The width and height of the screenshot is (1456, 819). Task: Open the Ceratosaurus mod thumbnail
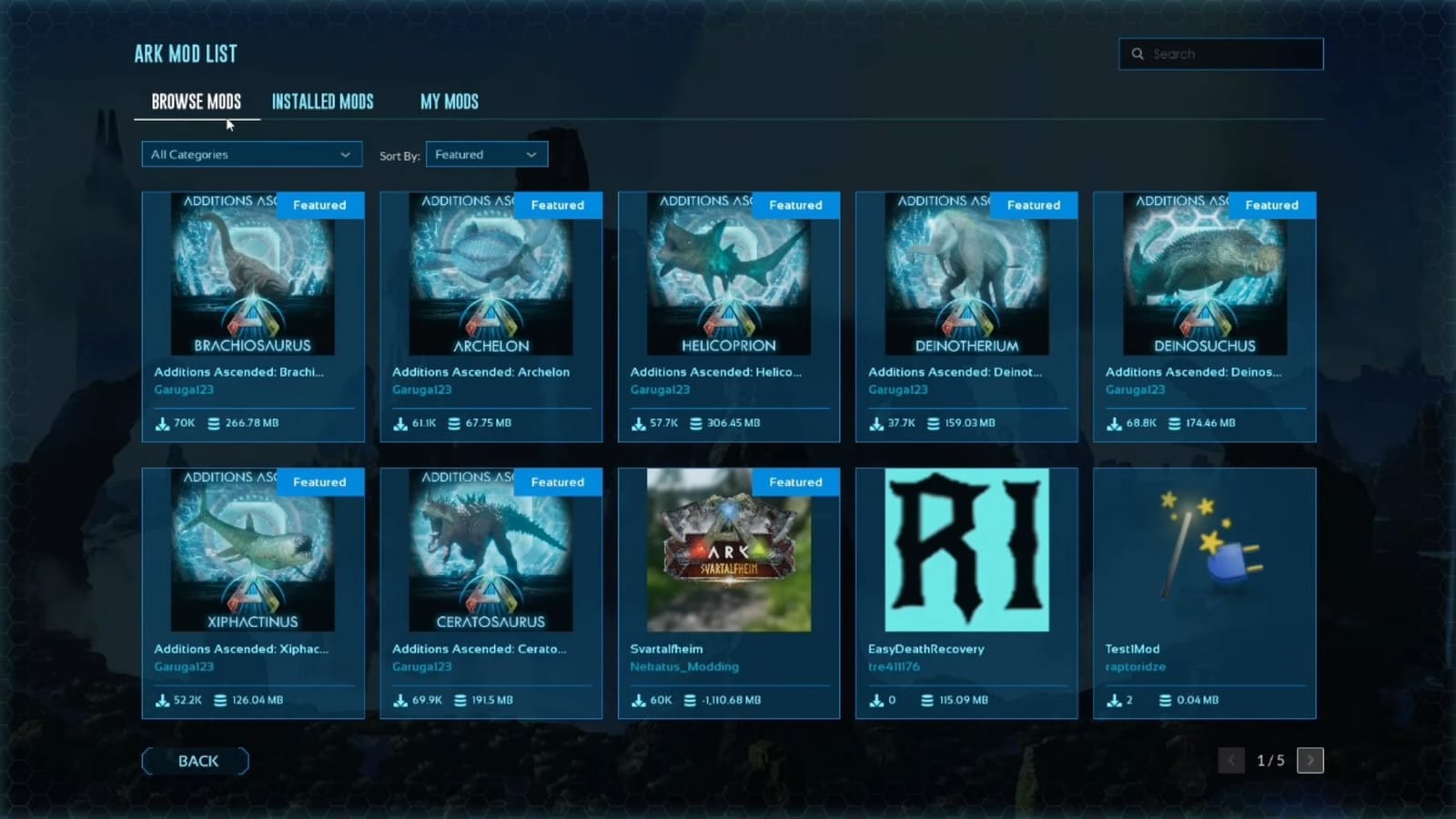pyautogui.click(x=491, y=551)
